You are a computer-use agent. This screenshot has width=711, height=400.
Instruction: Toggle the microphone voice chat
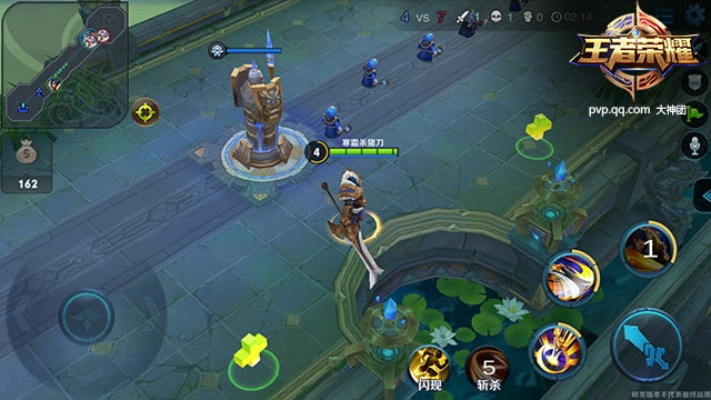point(693,145)
